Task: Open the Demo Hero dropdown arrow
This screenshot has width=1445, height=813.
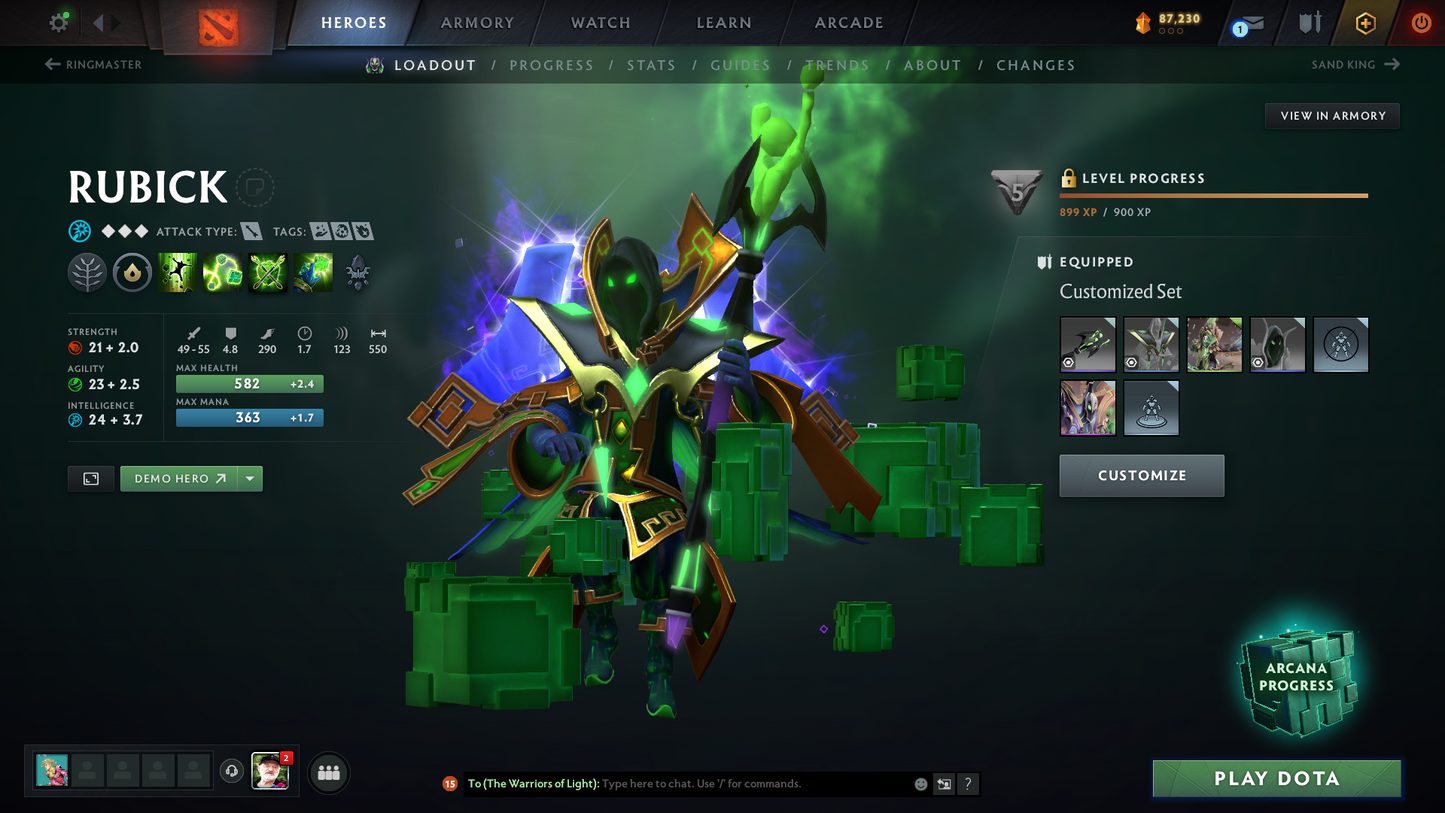Action: pyautogui.click(x=249, y=478)
